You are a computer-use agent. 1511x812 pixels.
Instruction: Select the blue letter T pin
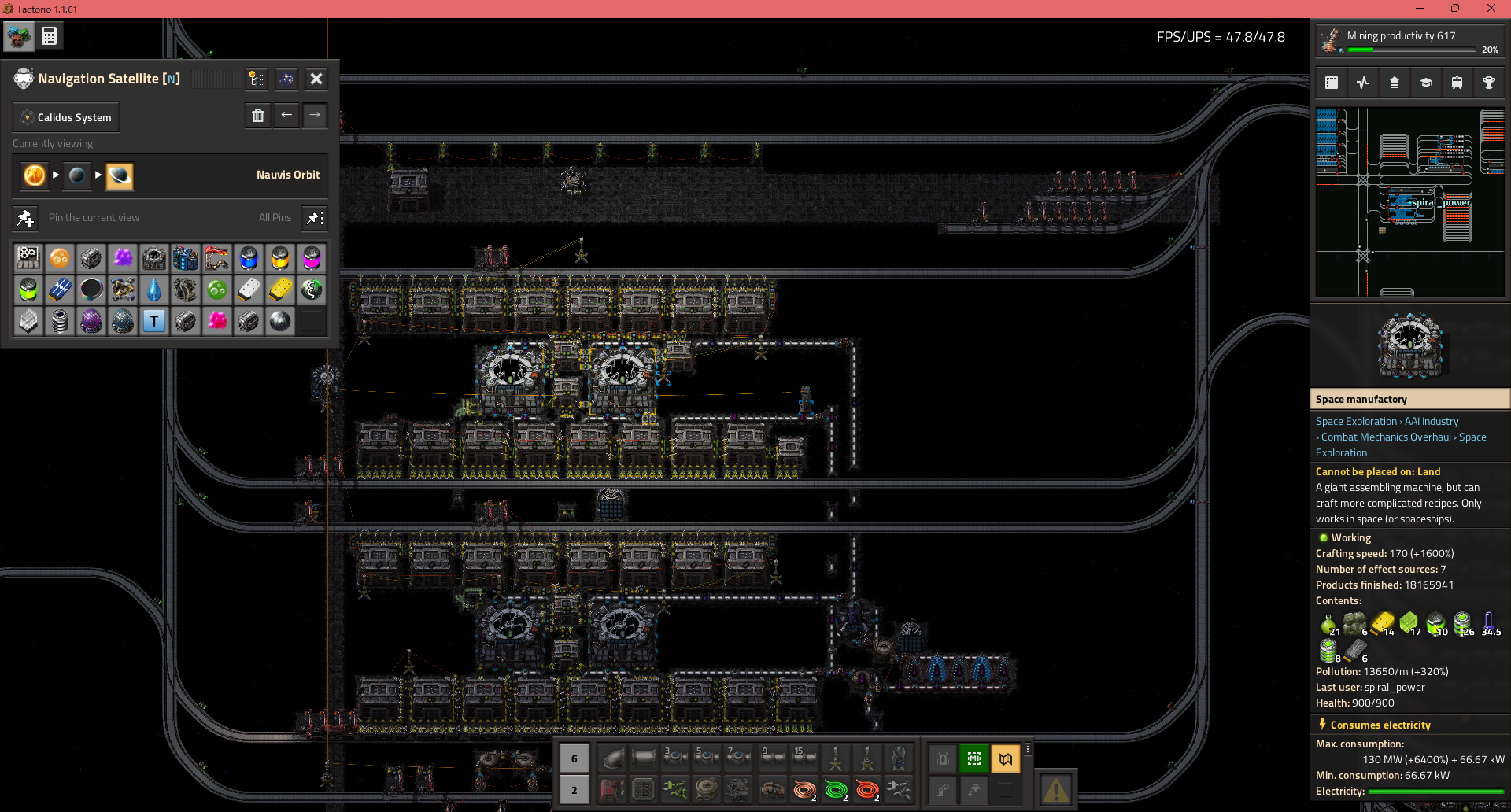point(154,321)
